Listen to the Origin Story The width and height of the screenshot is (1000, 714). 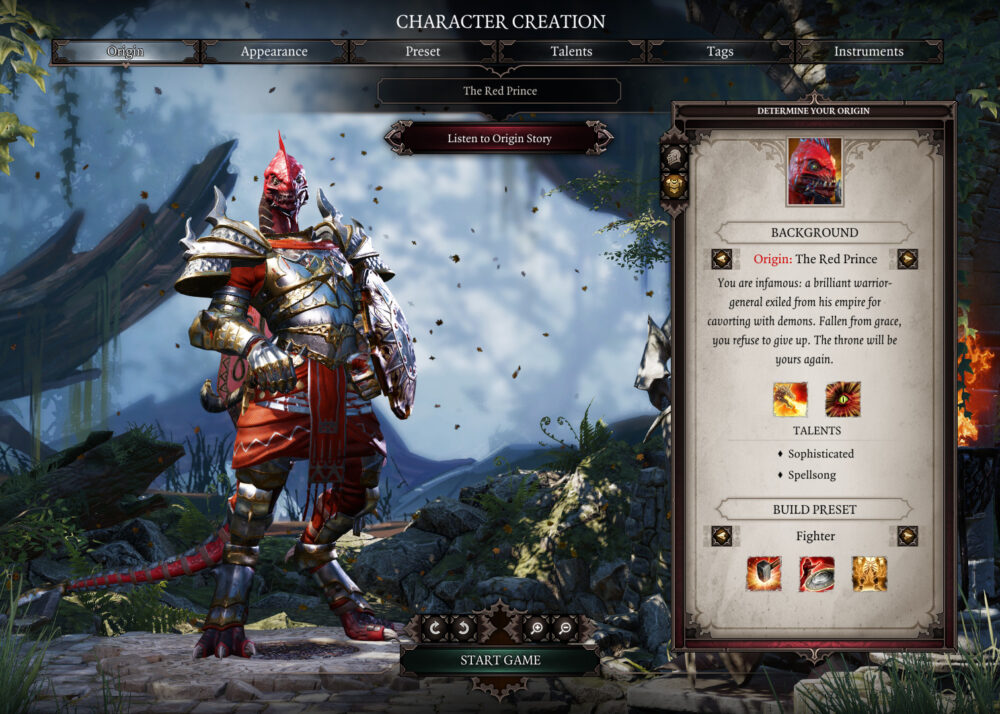tap(499, 139)
